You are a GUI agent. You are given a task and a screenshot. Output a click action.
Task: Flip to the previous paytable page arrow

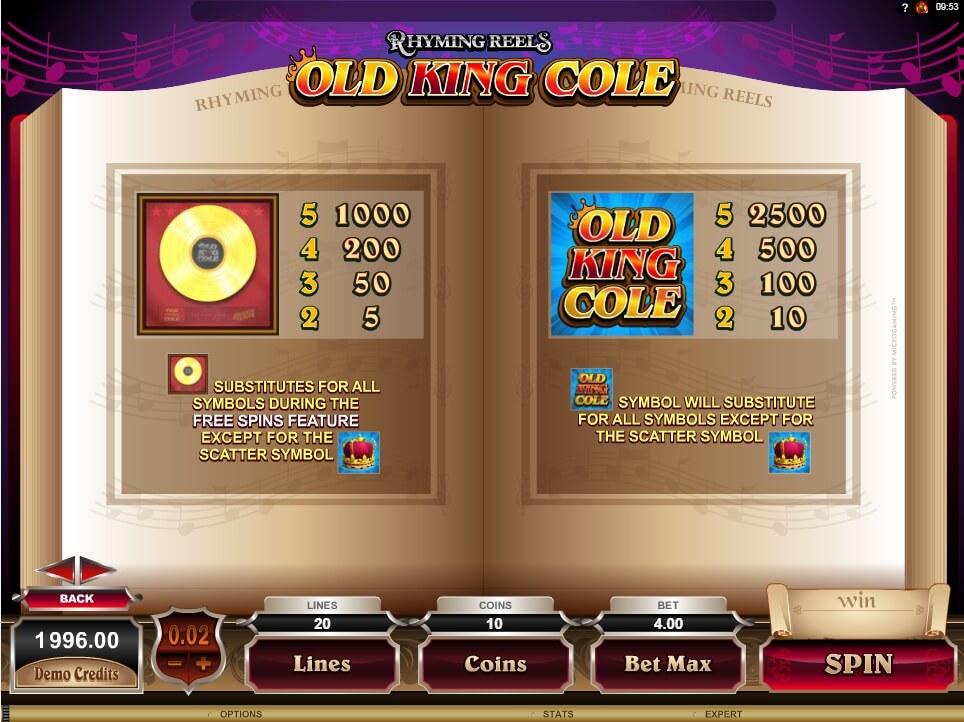click(57, 569)
